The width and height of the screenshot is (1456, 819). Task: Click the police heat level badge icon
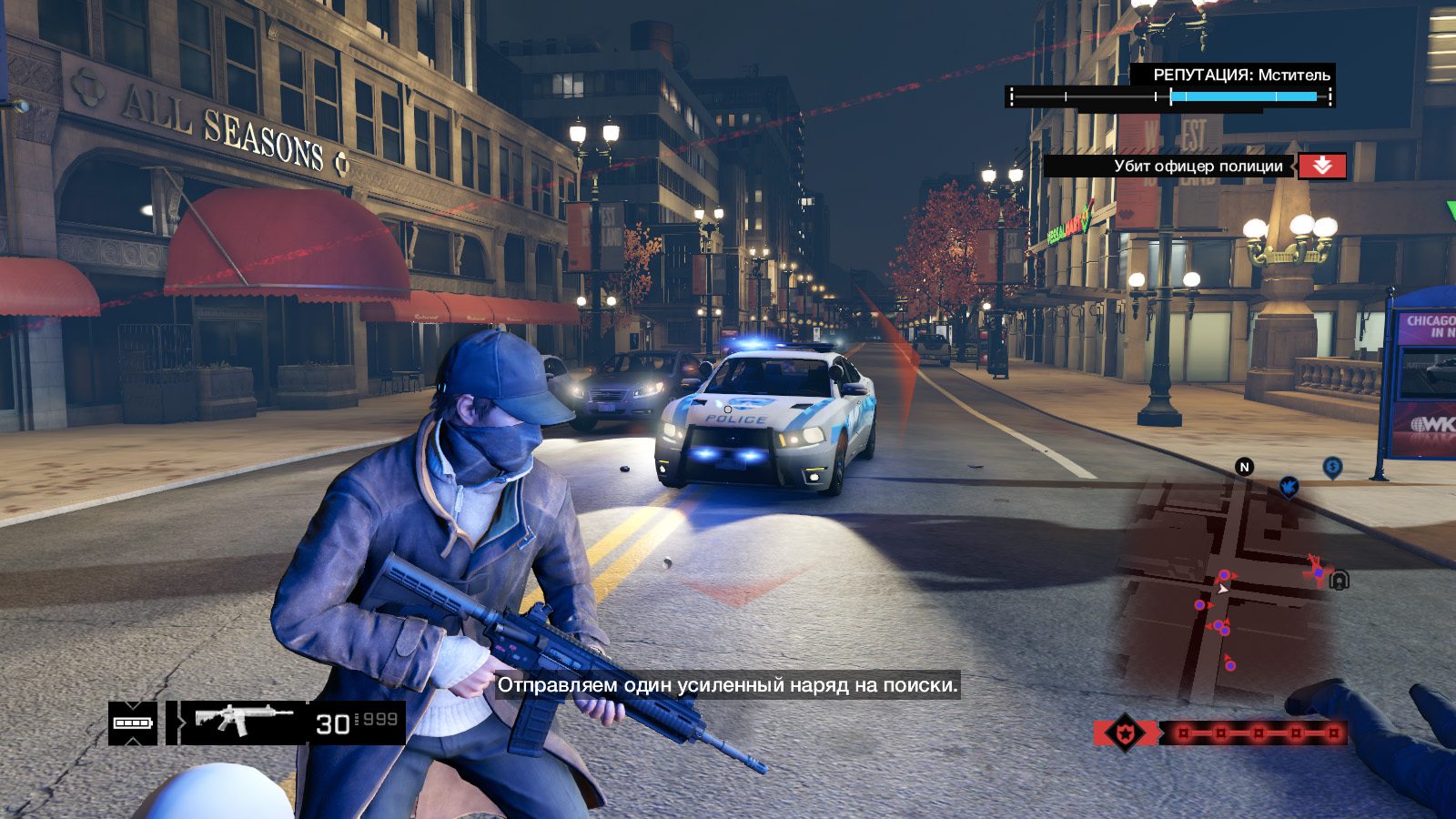1125,733
